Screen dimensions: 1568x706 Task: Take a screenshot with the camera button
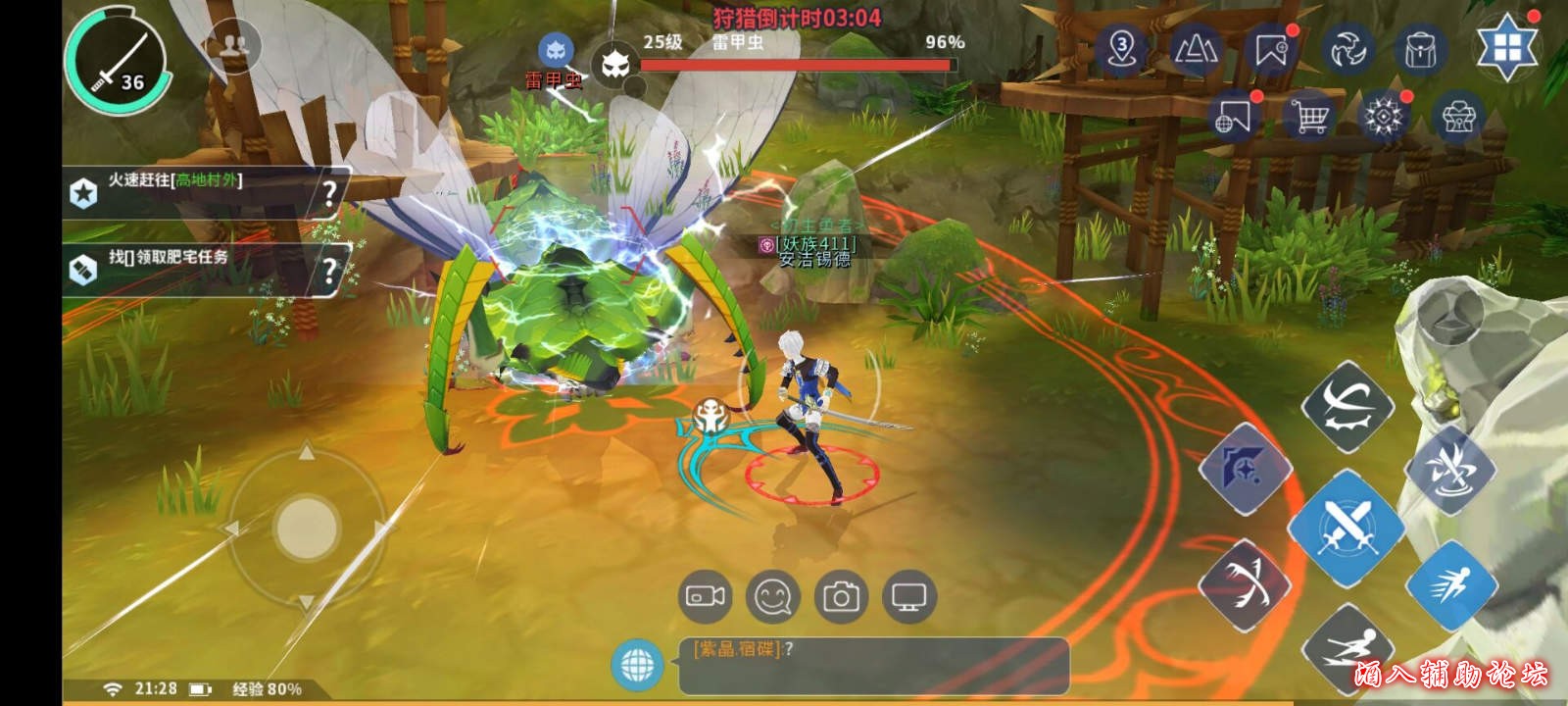point(840,596)
